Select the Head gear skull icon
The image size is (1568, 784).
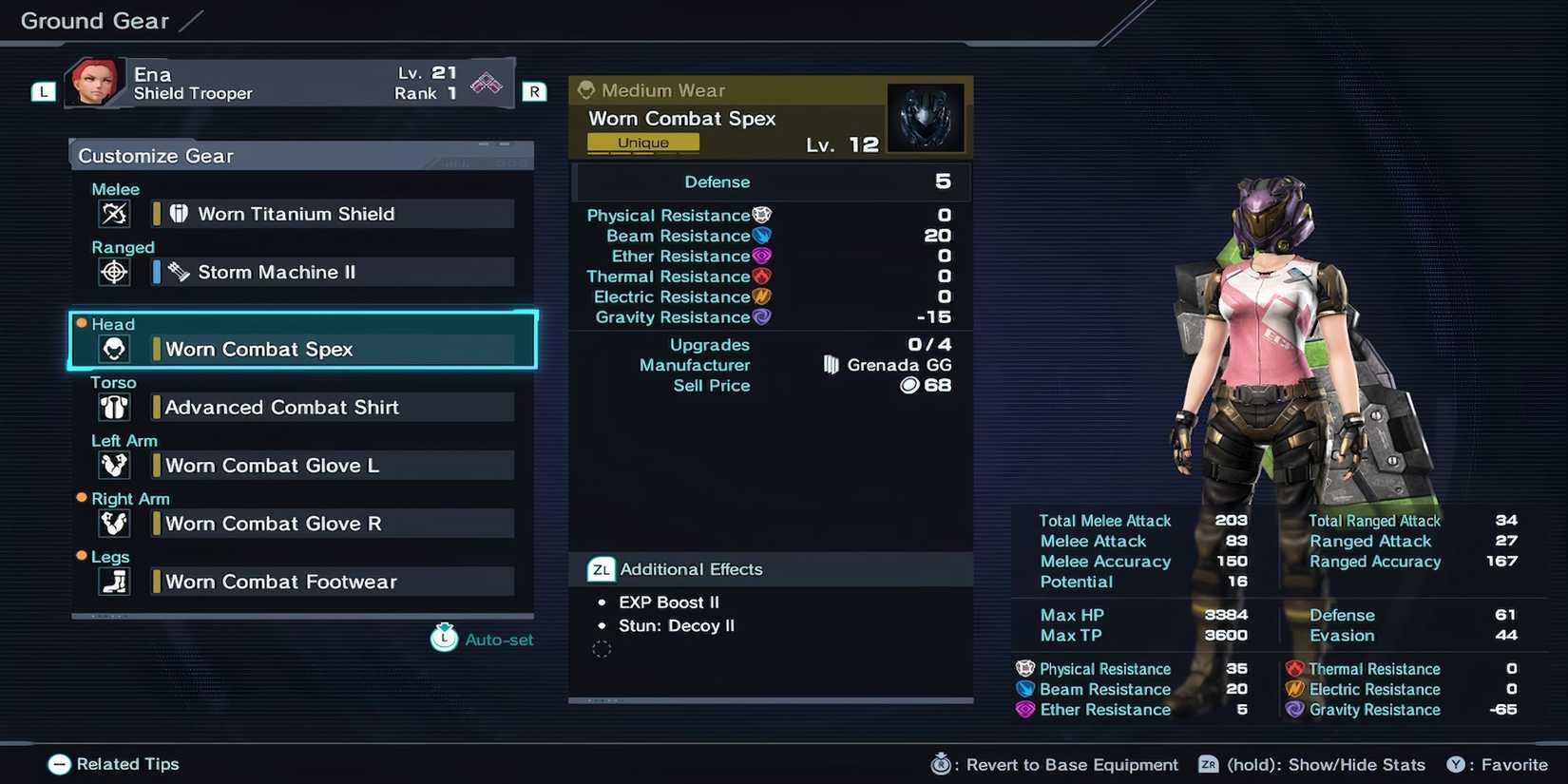(114, 349)
